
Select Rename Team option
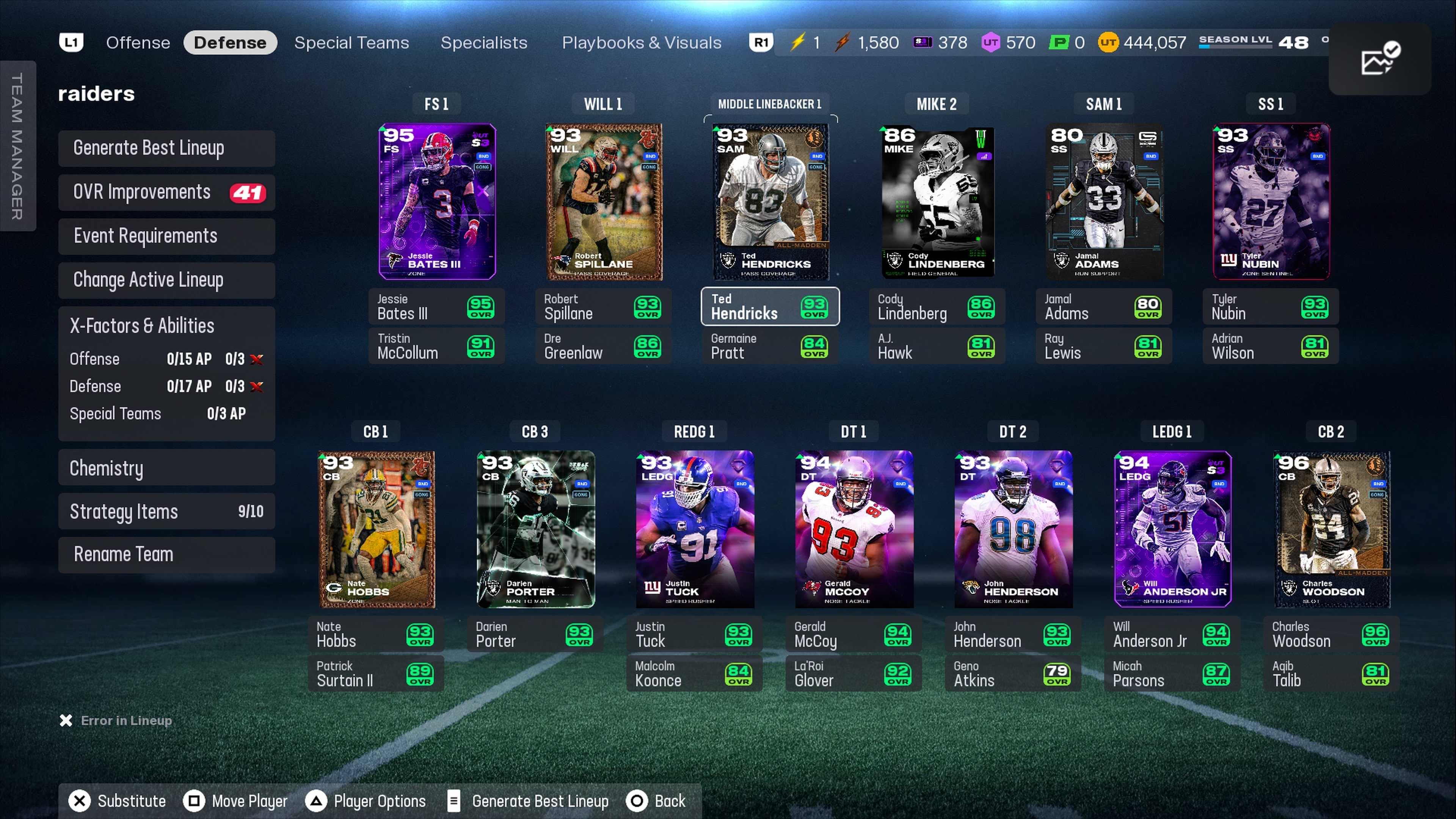[x=166, y=554]
